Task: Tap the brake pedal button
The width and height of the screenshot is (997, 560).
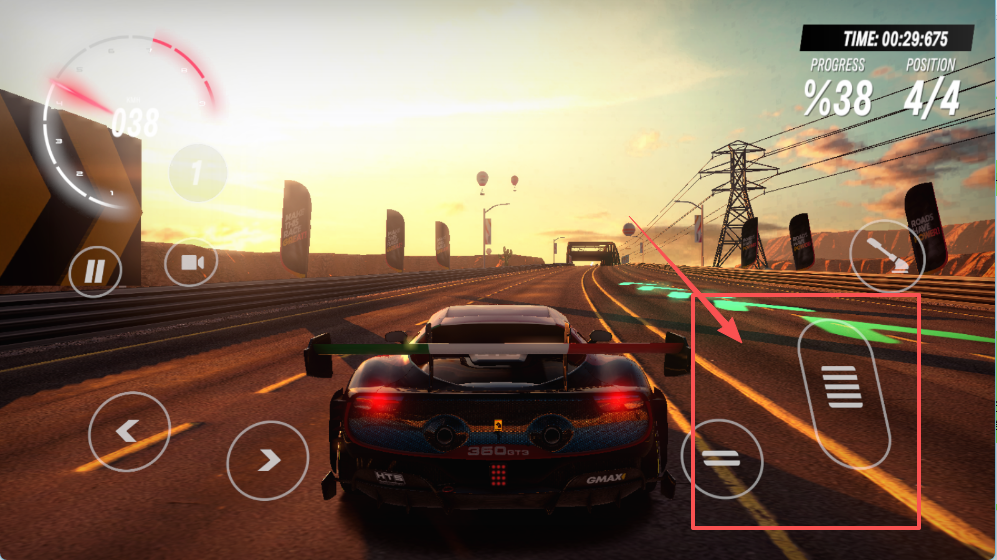Action: [721, 460]
